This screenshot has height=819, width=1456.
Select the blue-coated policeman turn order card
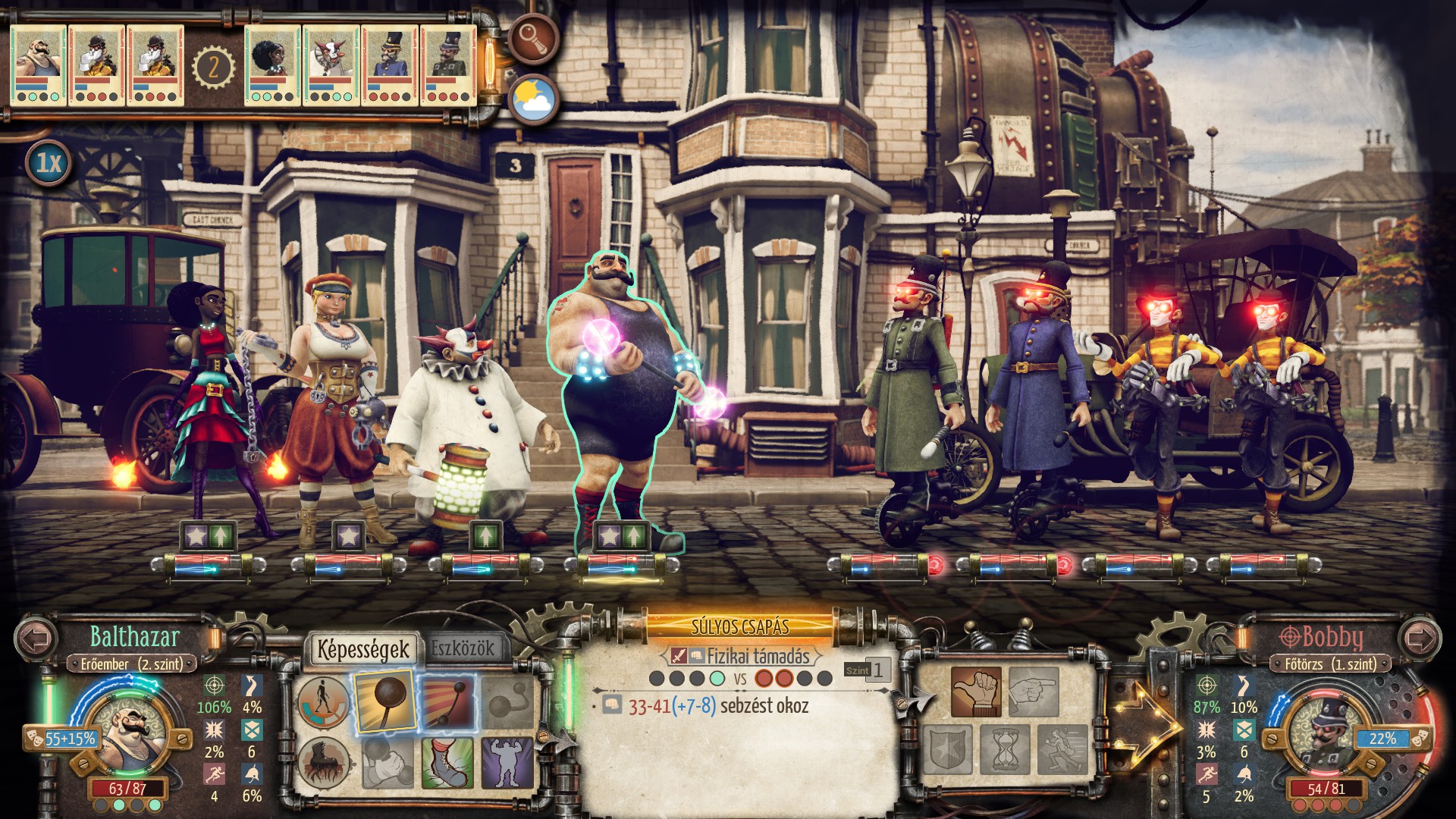[390, 64]
